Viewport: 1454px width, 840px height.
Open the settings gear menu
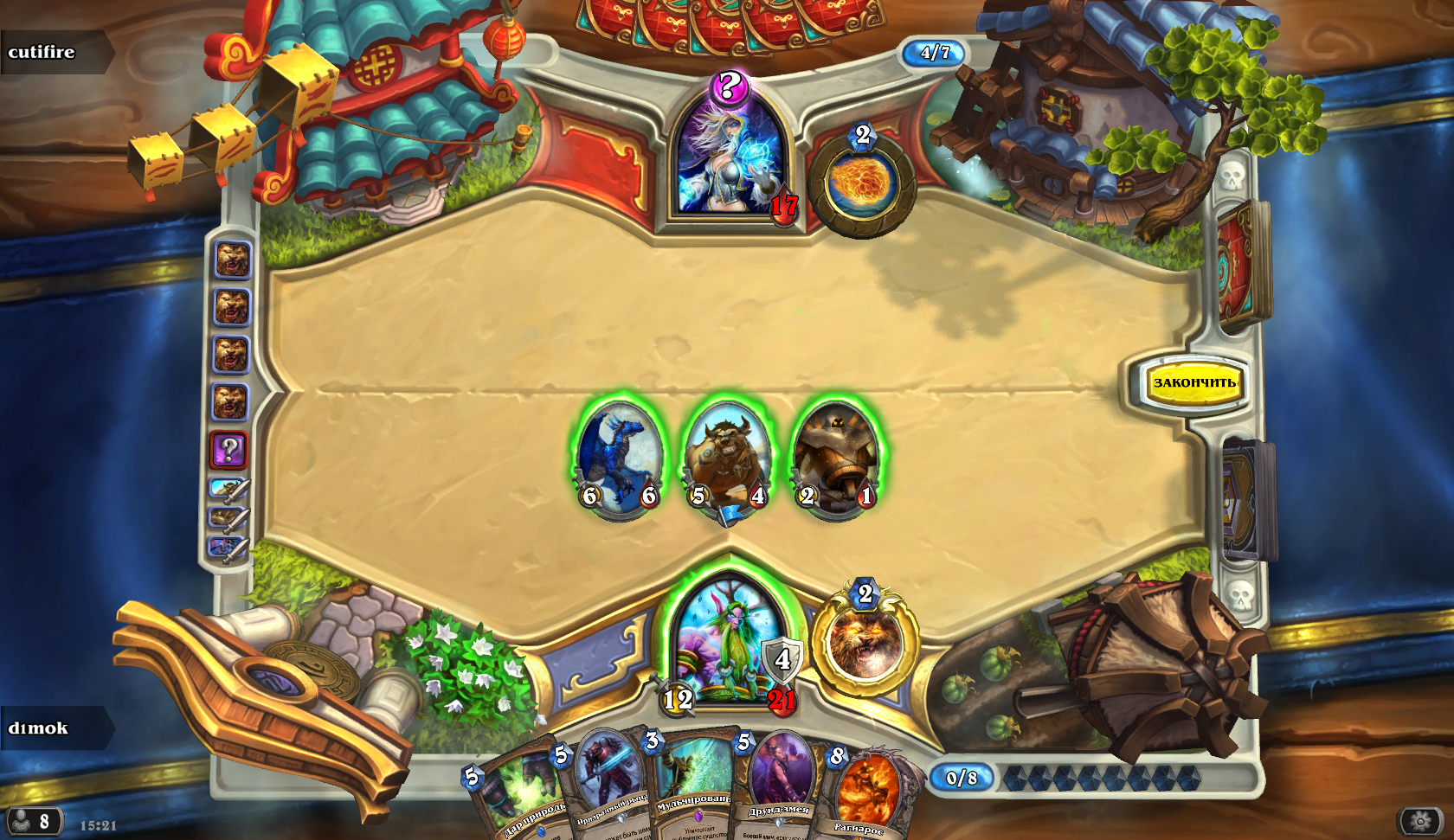coord(1420,821)
